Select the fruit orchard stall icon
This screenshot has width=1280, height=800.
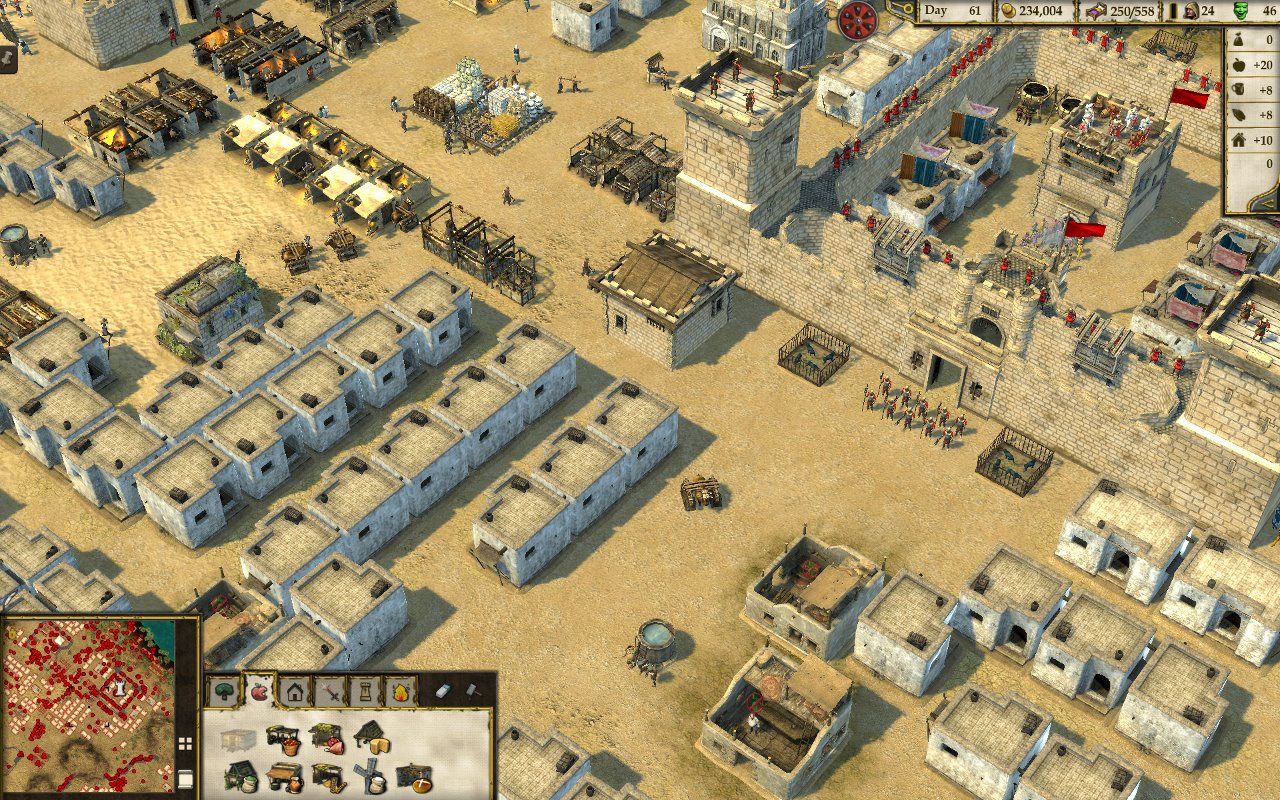284,742
